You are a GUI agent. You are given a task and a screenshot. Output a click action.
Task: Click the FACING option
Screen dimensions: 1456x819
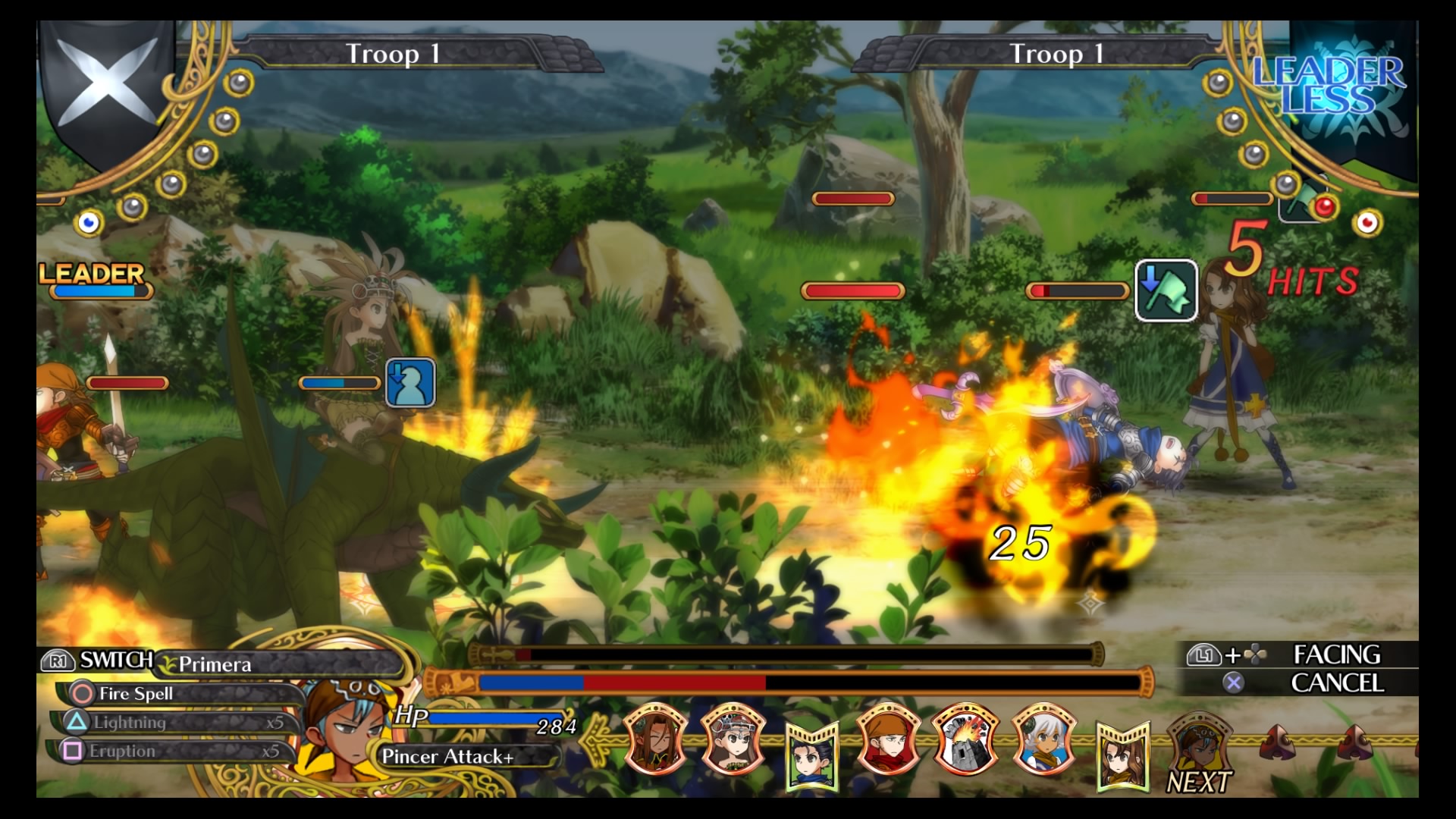tap(1335, 654)
